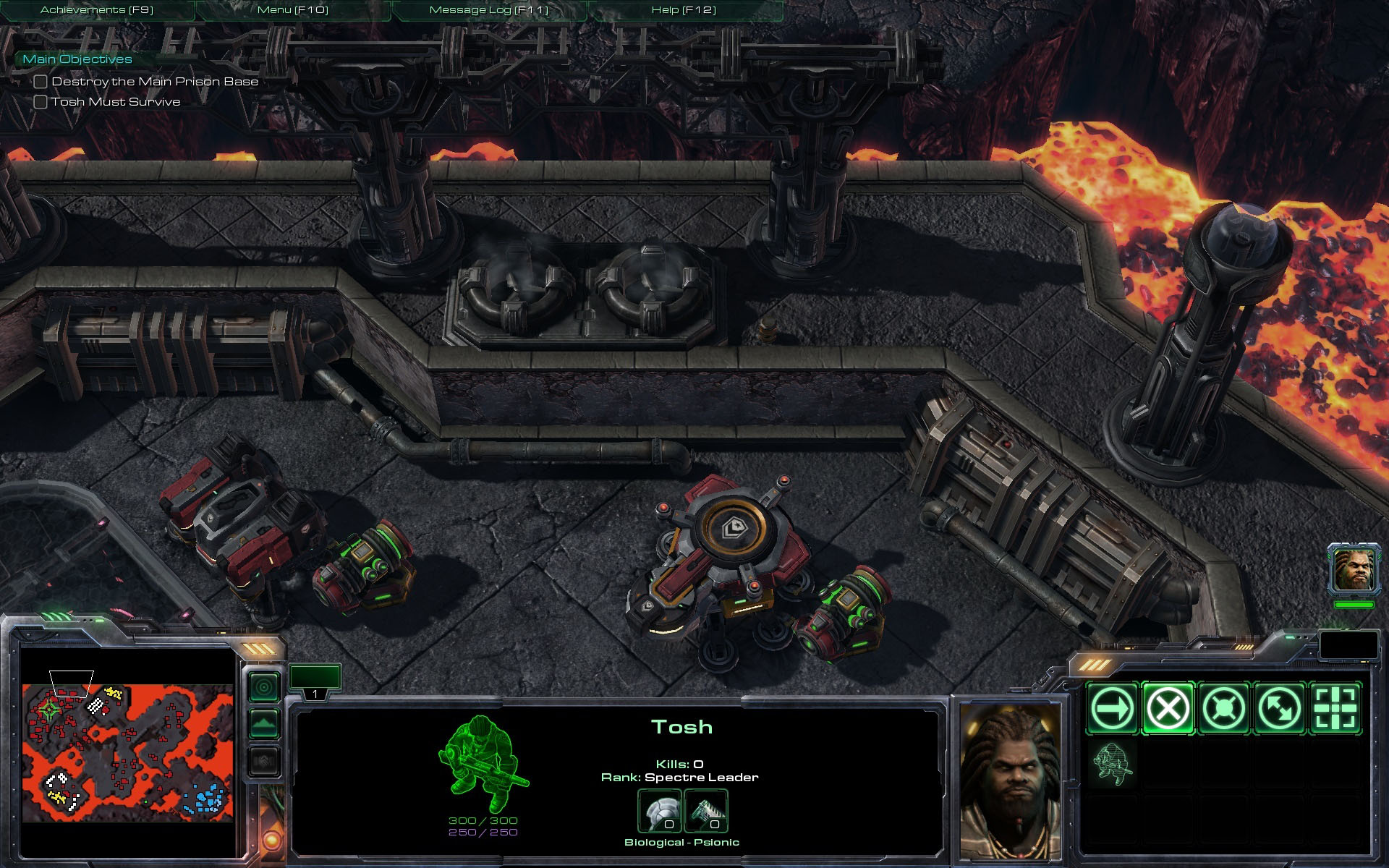
Task: Activate Tosh's cloak ability icon
Action: pyautogui.click(x=1112, y=764)
